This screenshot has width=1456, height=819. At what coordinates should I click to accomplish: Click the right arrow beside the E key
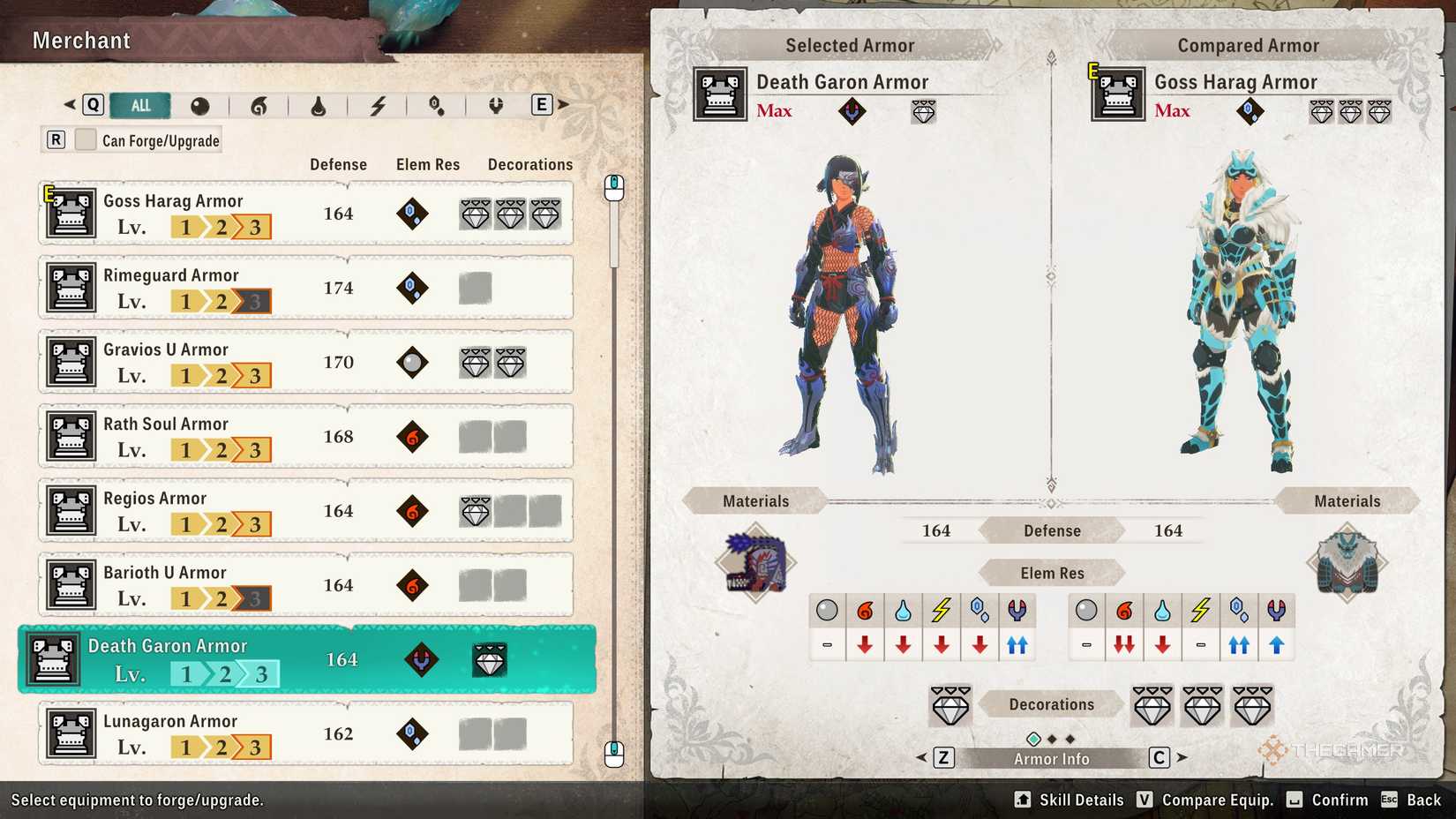563,103
